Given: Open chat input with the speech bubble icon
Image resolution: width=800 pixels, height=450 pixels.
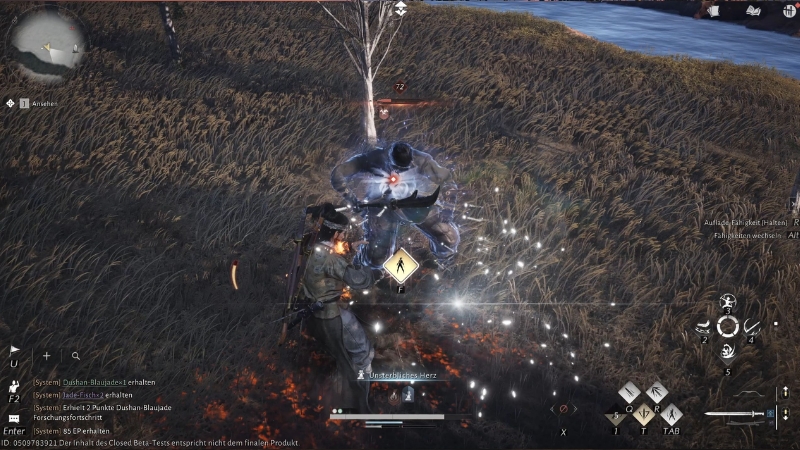Looking at the screenshot, I should 14,417.
